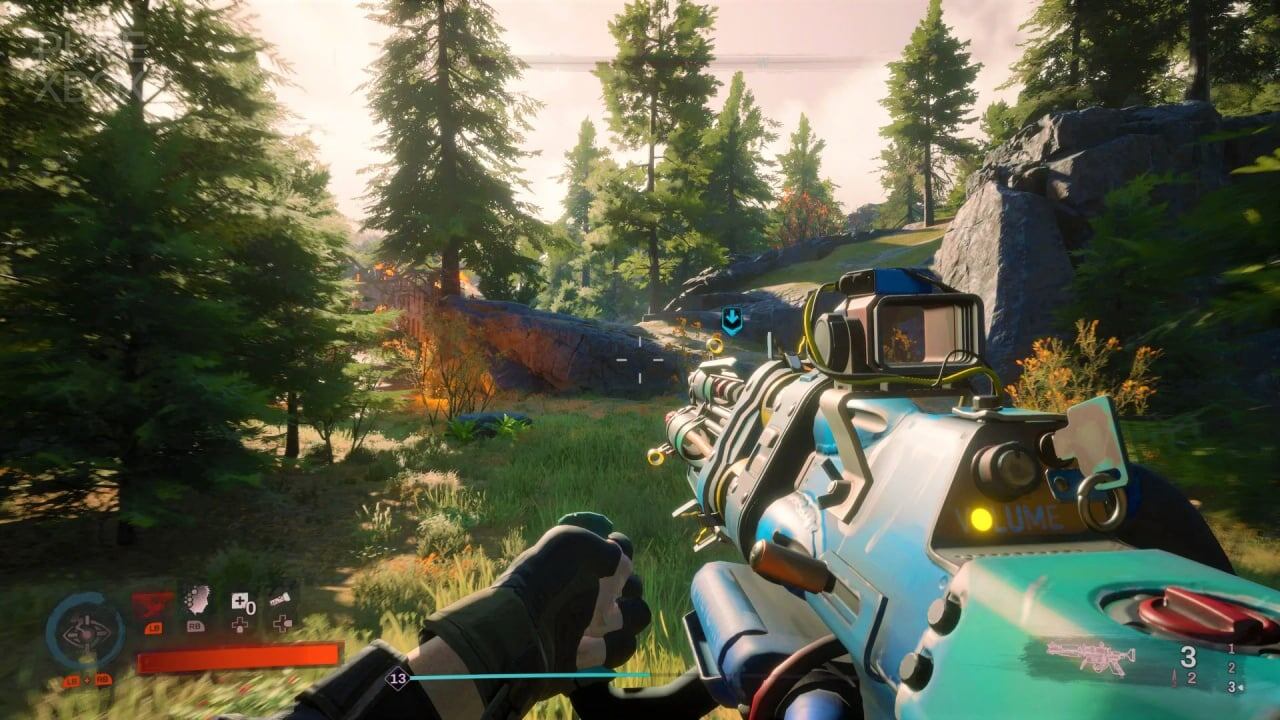
Task: Click the level 13 diamond badge
Action: point(398,678)
